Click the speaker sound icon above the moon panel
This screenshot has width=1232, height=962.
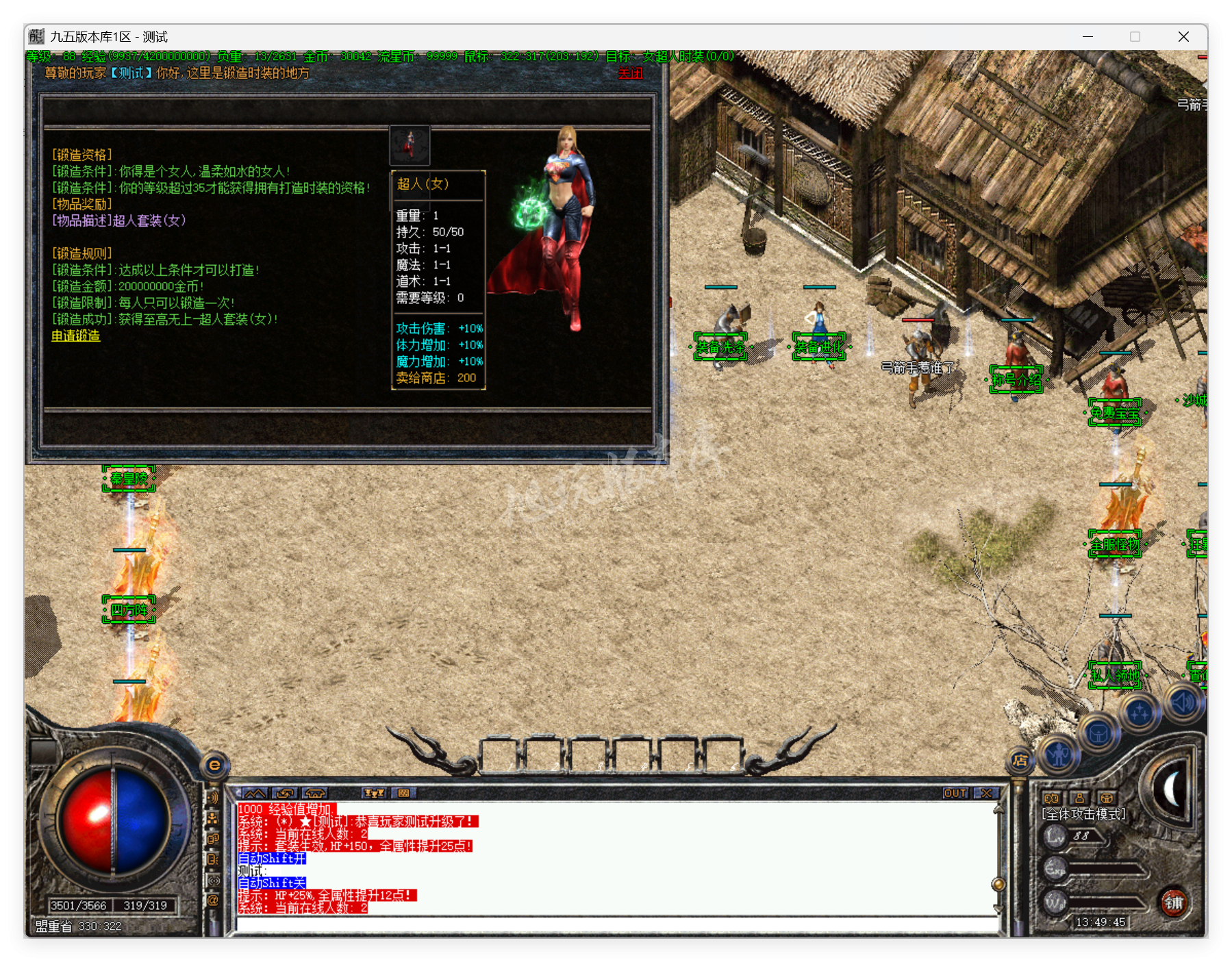(x=1181, y=702)
